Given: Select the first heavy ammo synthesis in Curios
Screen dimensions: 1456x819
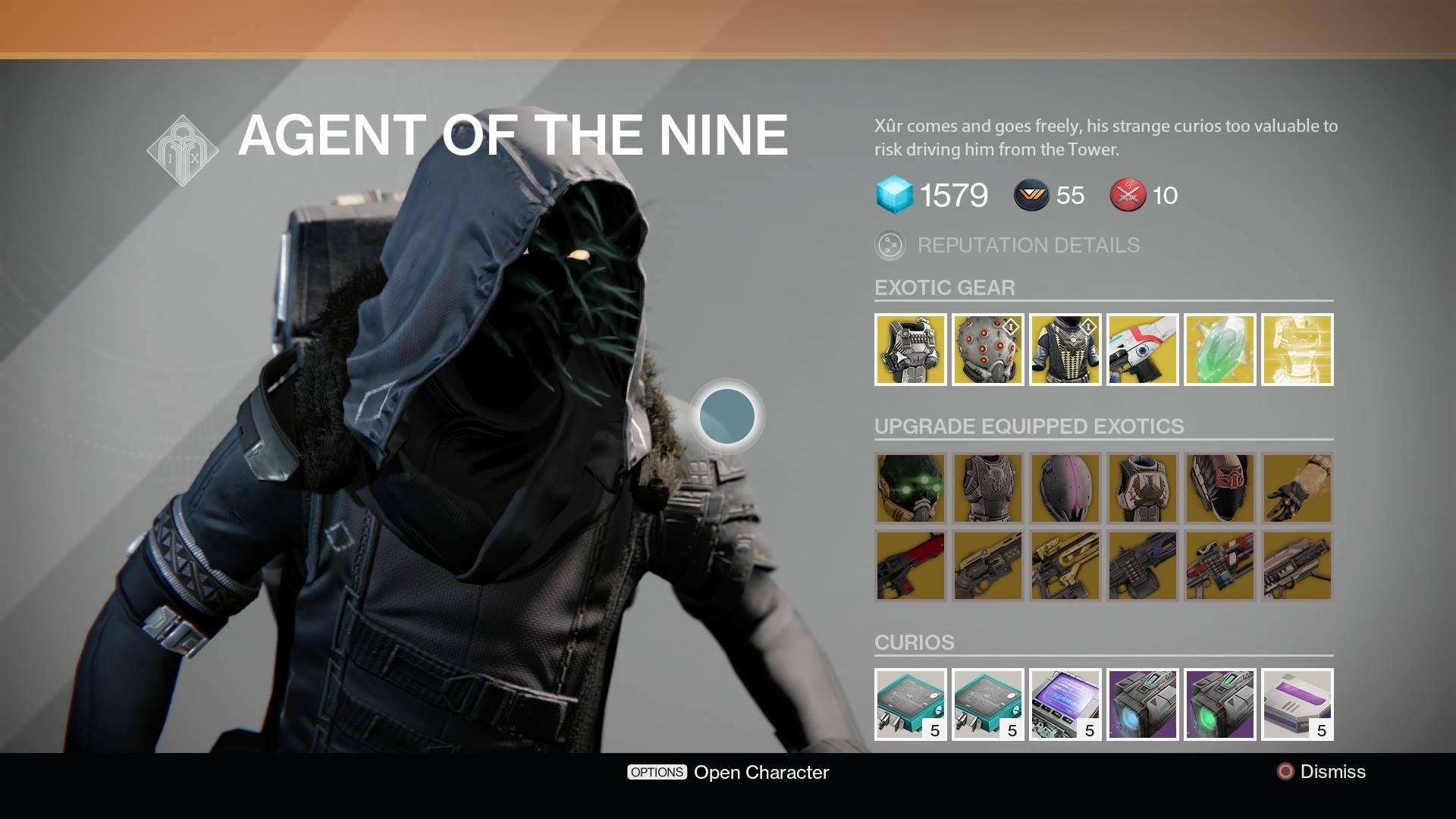Looking at the screenshot, I should coord(909,704).
